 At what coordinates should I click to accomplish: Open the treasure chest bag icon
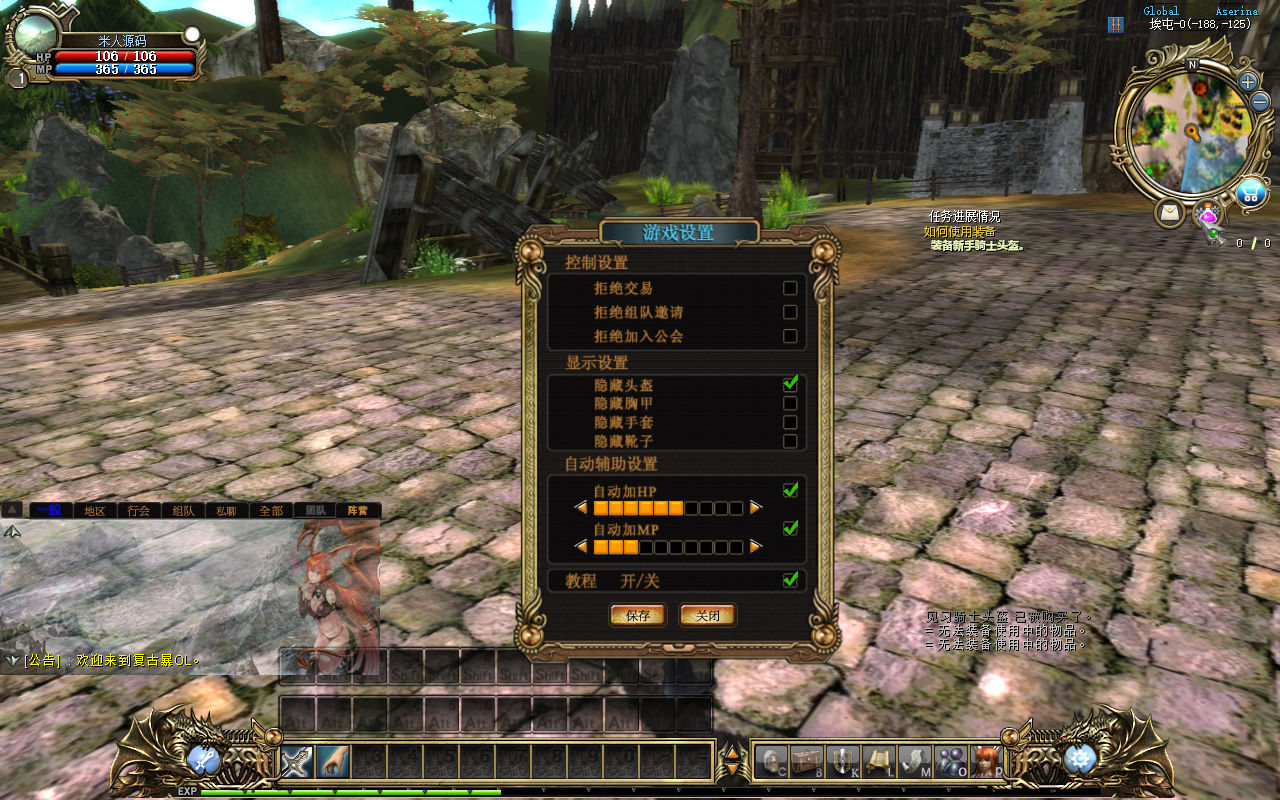coord(807,761)
